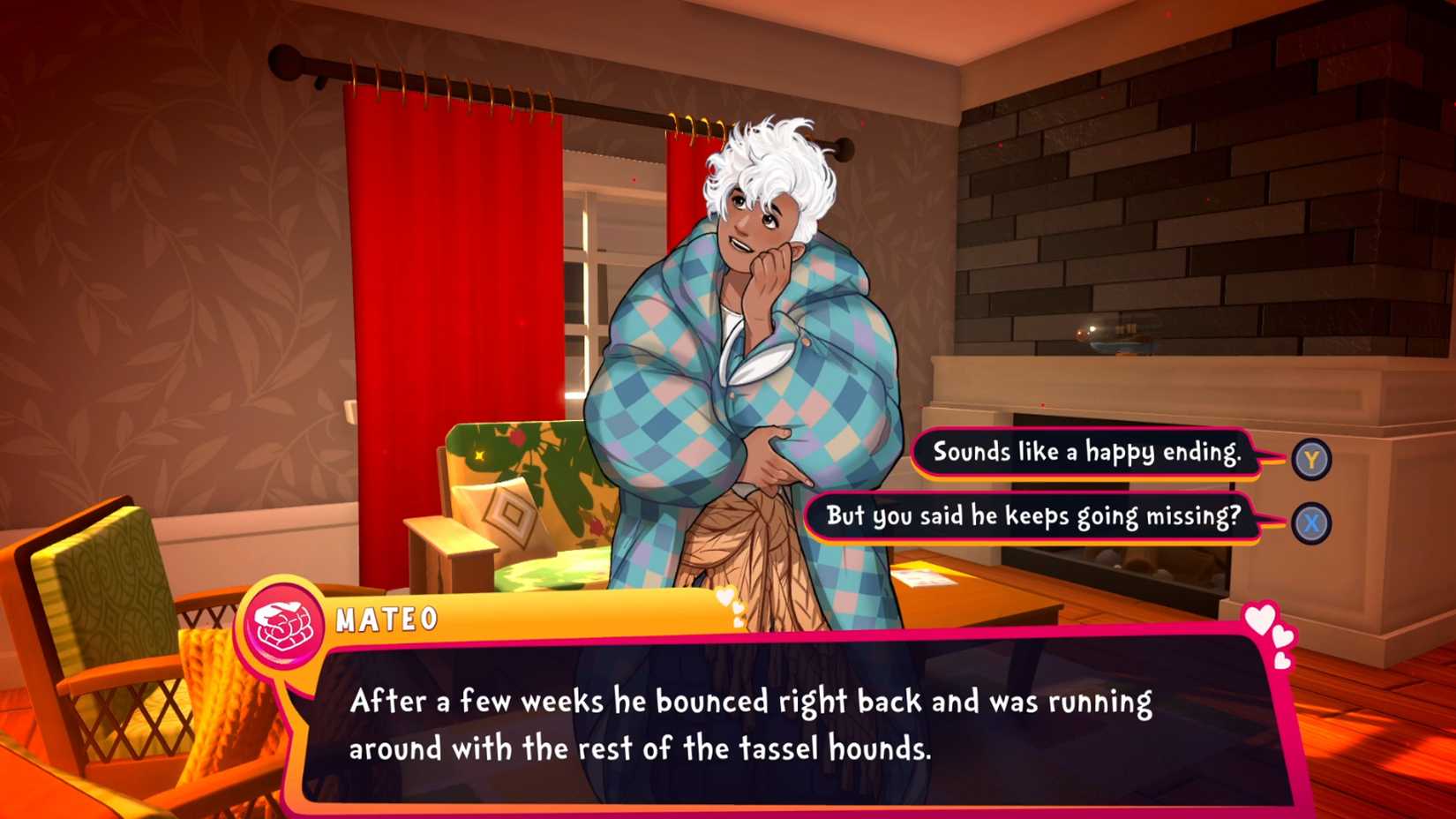1456x819 pixels.
Task: Choose 'But you said he keeps going missing?'
Action: (x=1034, y=520)
